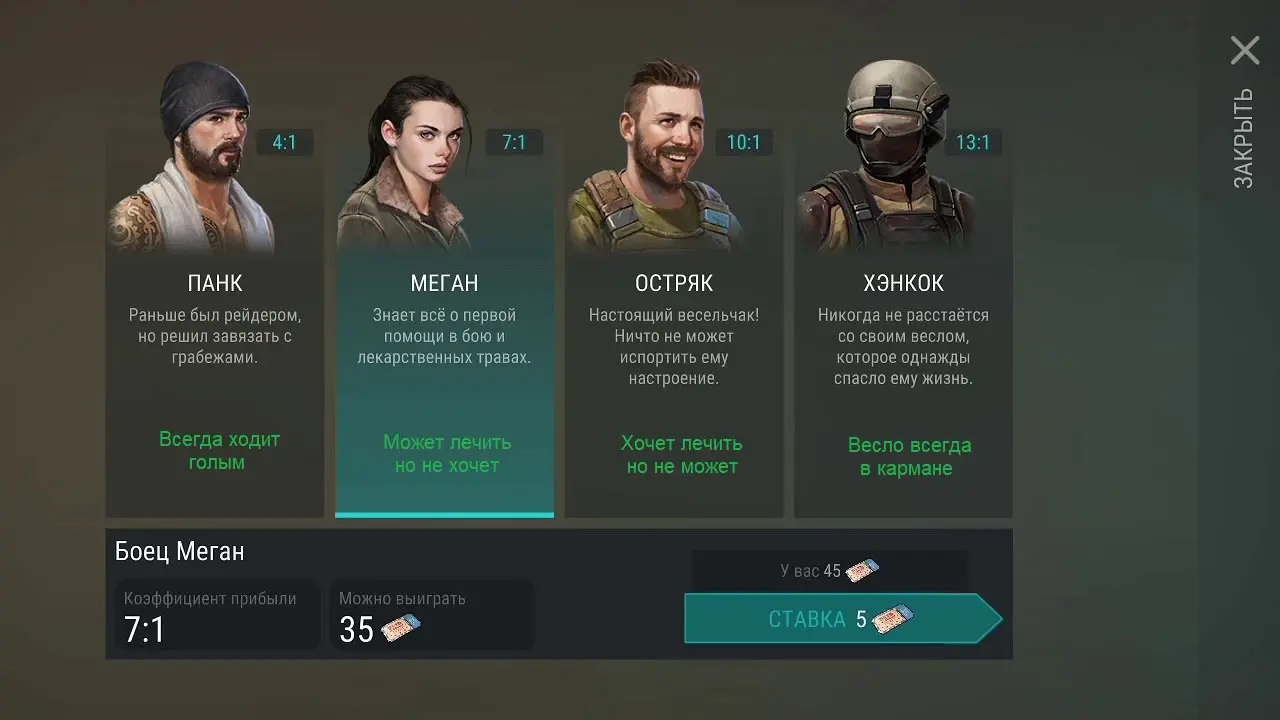This screenshot has height=720, width=1280.
Task: Click the 13:1 odds badge on Хэнкок
Action: [974, 142]
